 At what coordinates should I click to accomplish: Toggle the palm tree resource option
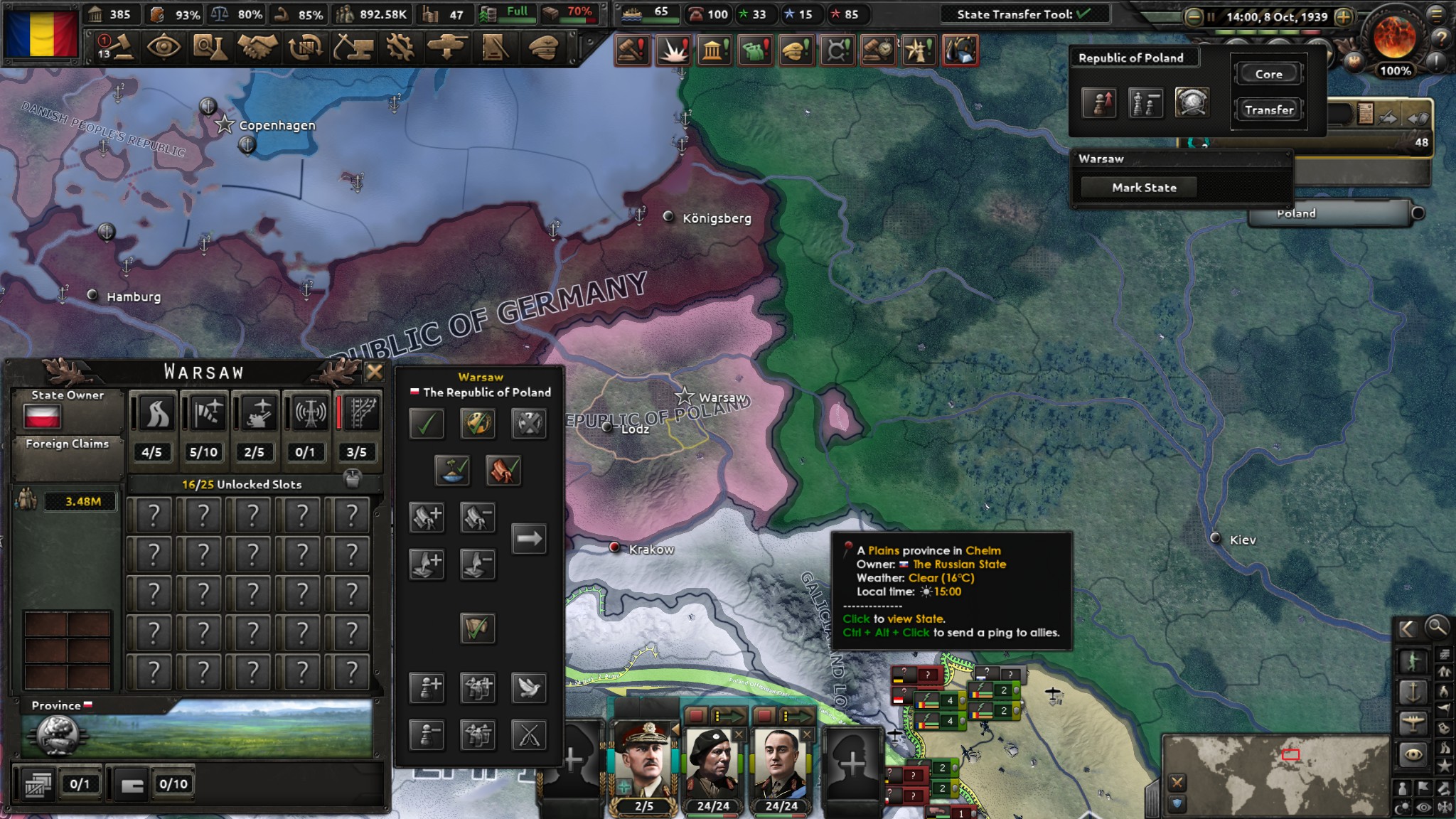pyautogui.click(x=451, y=469)
